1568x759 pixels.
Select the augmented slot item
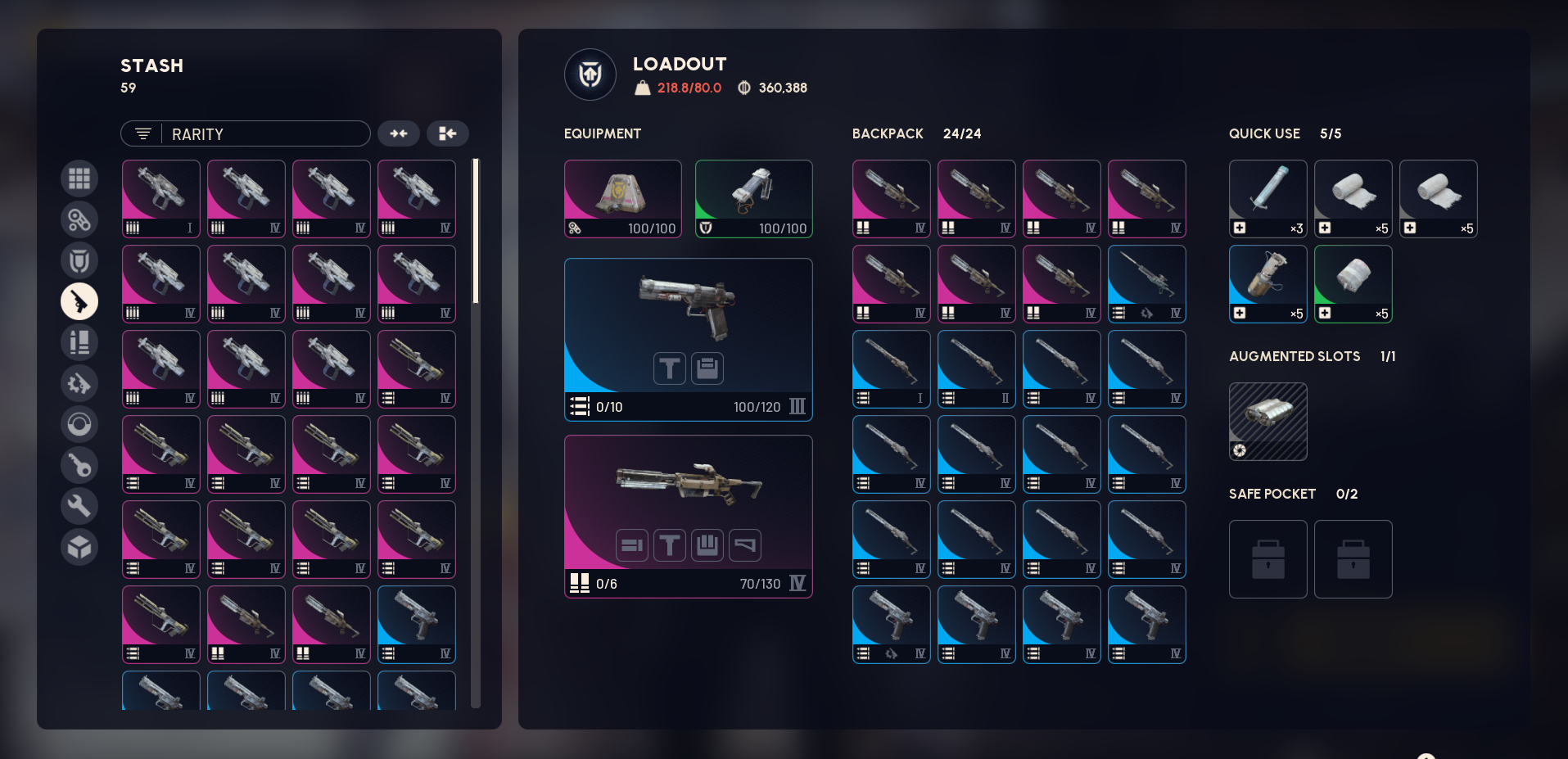(1268, 422)
